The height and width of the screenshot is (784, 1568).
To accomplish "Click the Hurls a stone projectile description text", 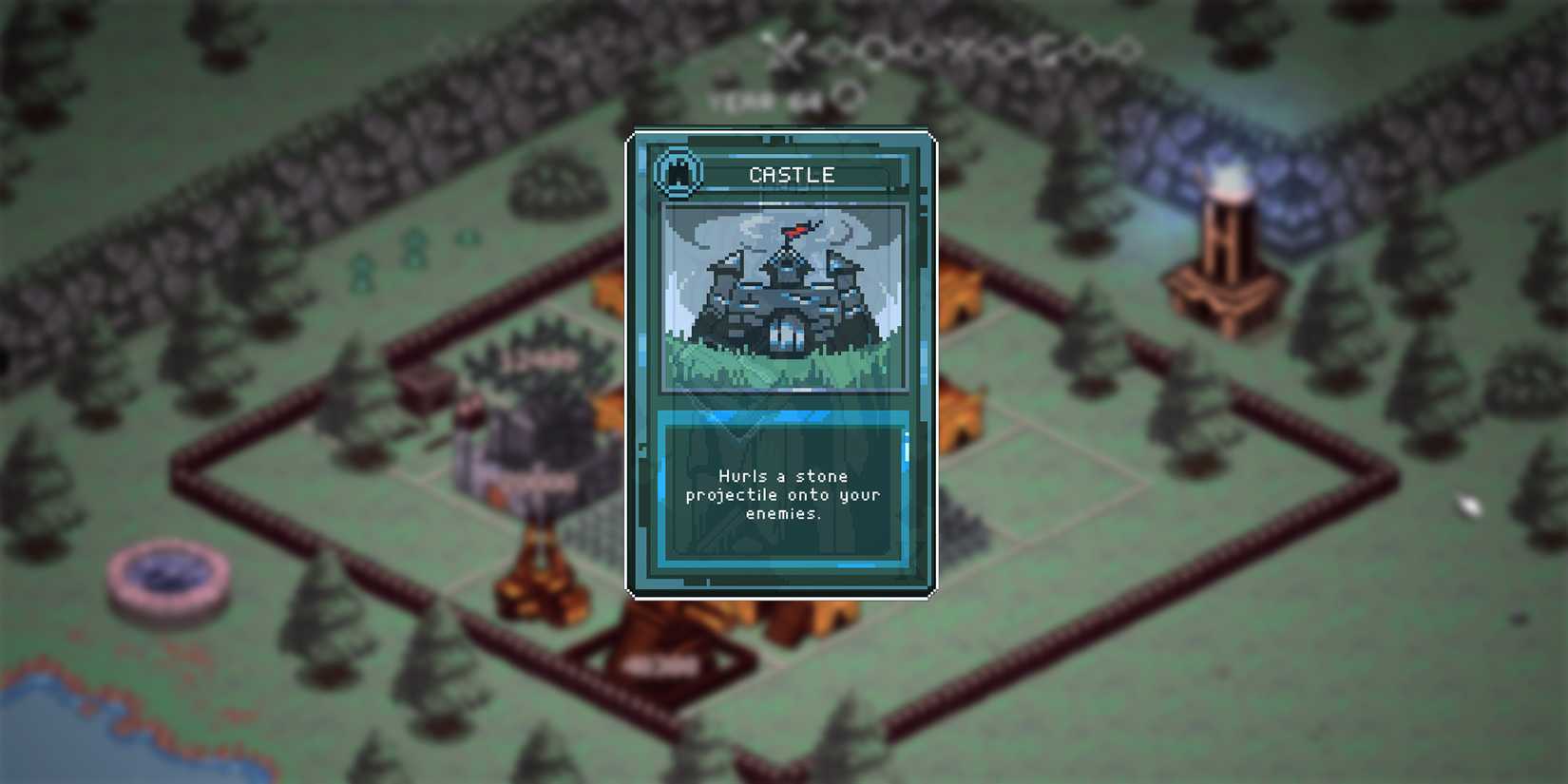I will (x=783, y=496).
